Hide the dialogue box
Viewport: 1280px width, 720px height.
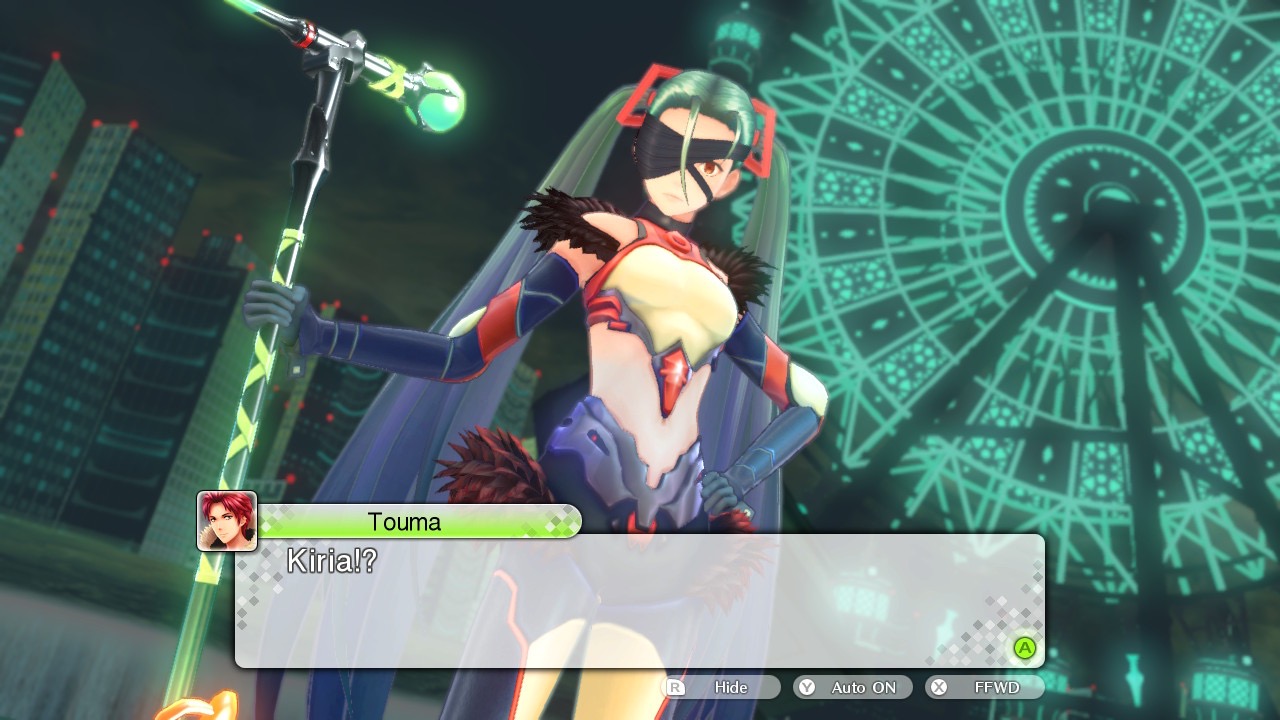tap(721, 688)
